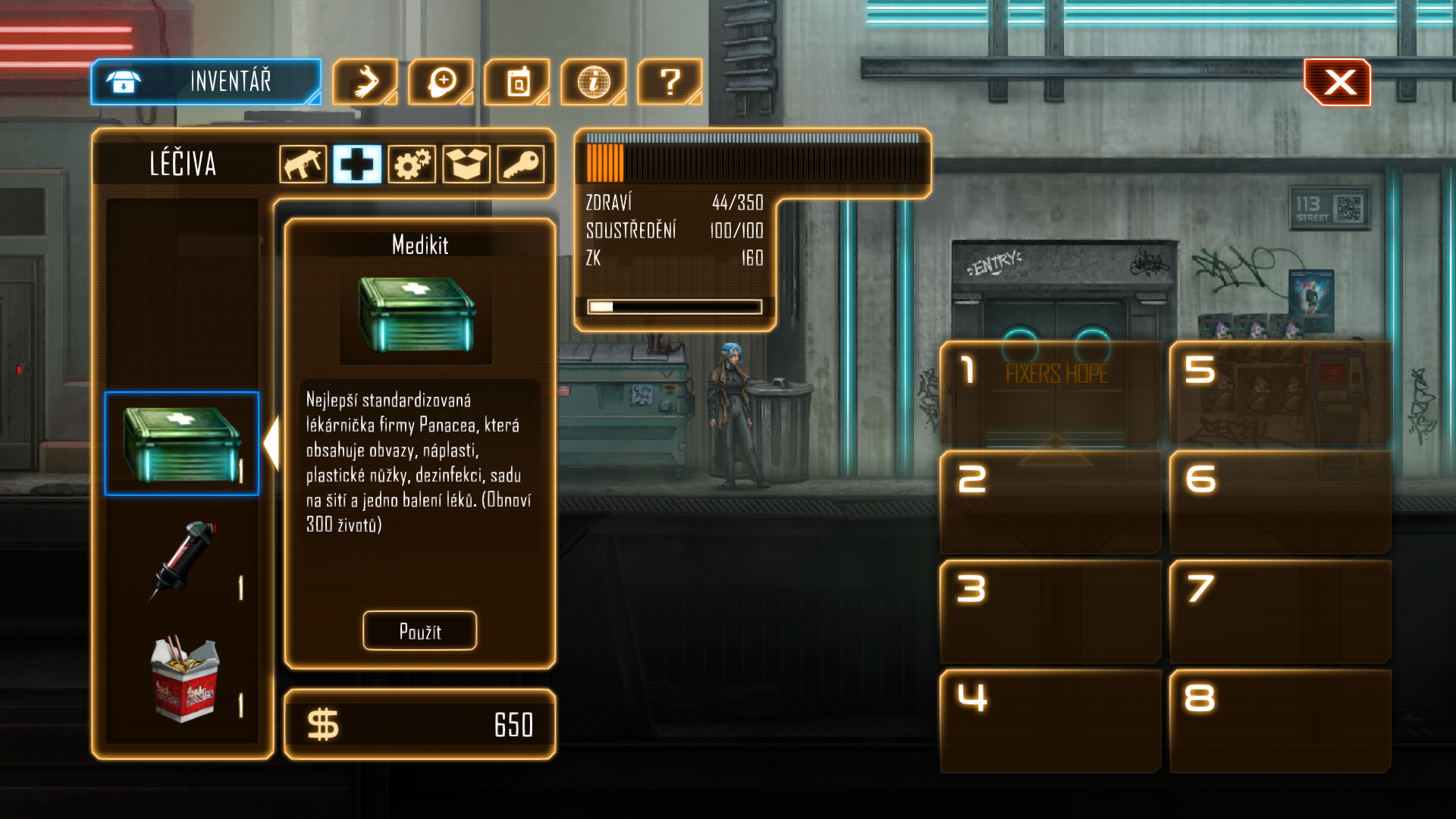
Task: Show the open box items category
Action: pyautogui.click(x=466, y=164)
